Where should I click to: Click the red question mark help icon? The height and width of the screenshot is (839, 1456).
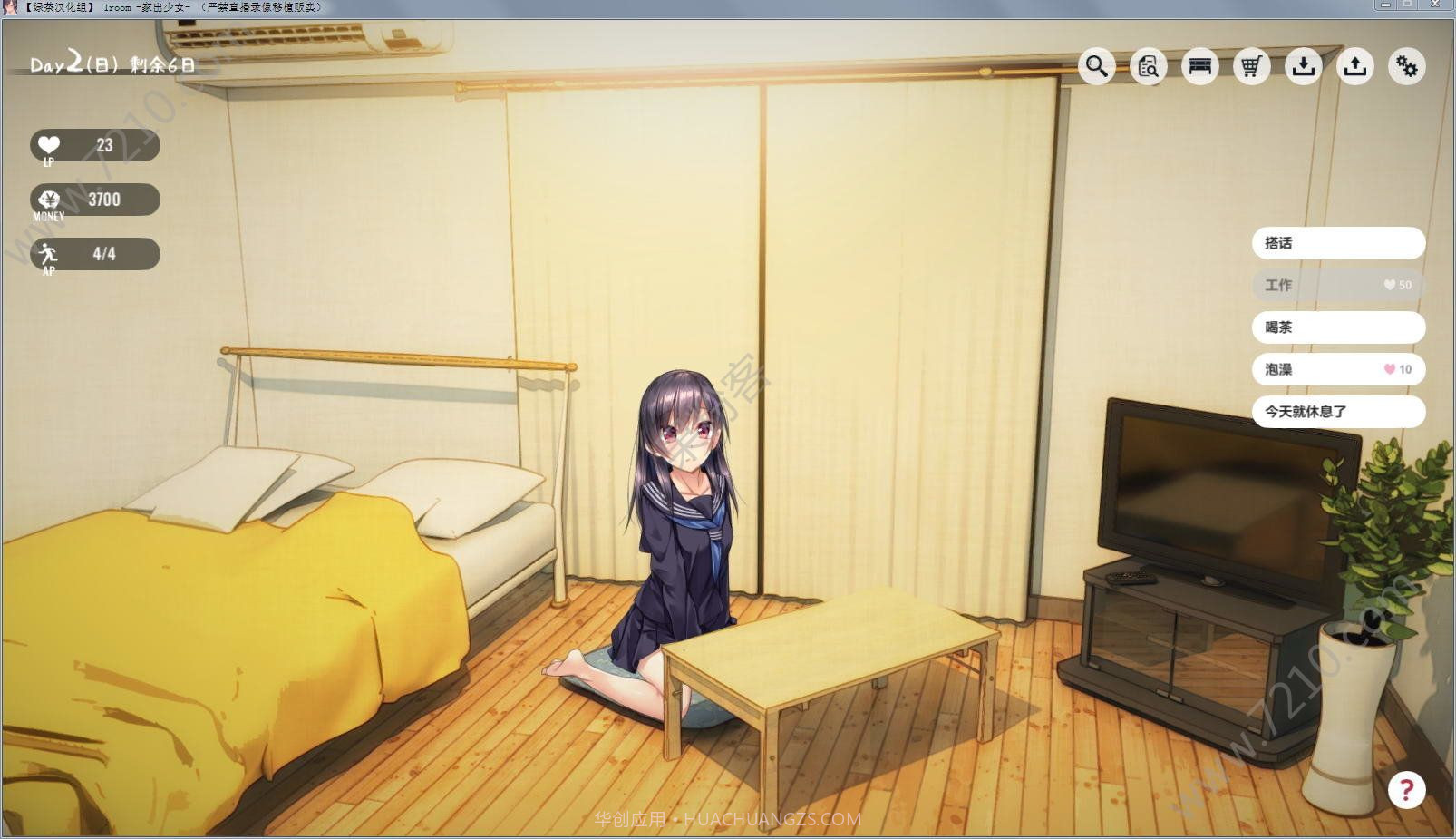click(1407, 791)
